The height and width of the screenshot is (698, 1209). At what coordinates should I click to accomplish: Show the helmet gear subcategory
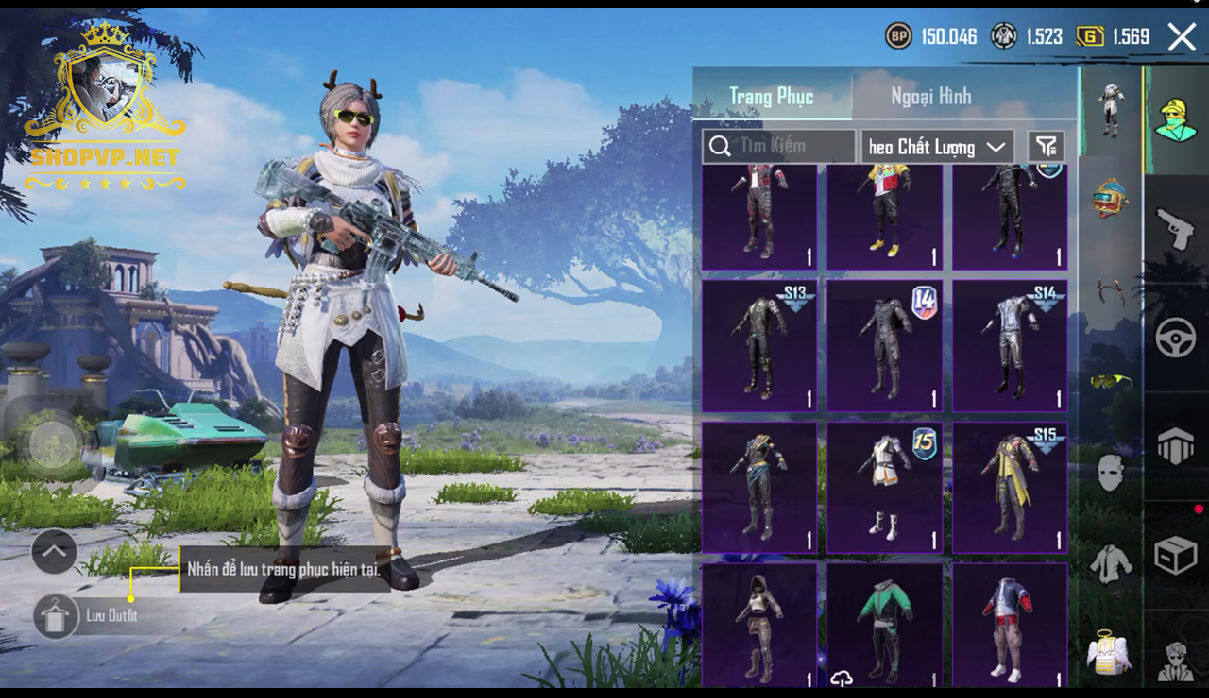(1110, 197)
